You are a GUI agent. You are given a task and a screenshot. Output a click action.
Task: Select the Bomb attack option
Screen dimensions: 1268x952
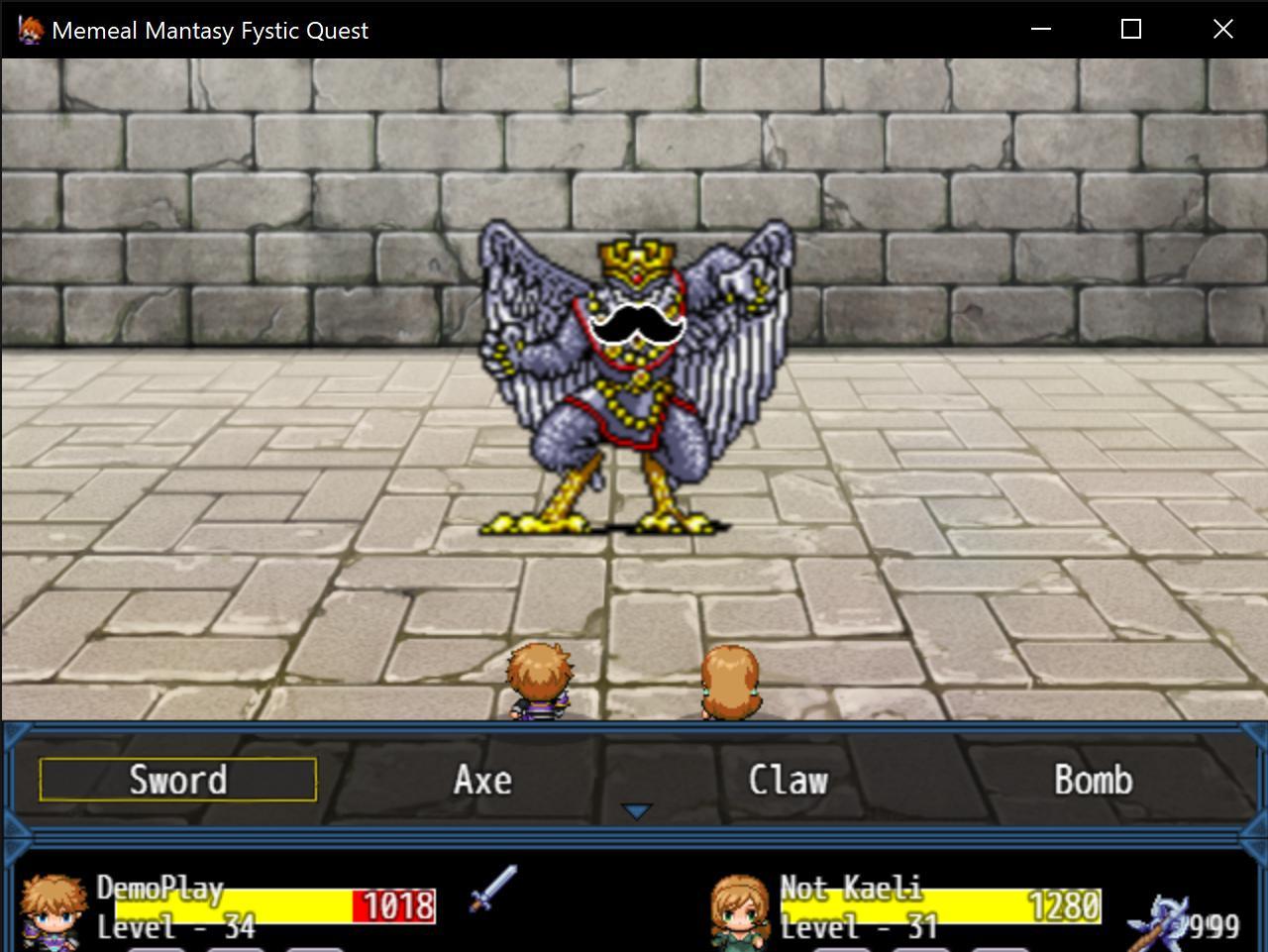(x=1094, y=780)
